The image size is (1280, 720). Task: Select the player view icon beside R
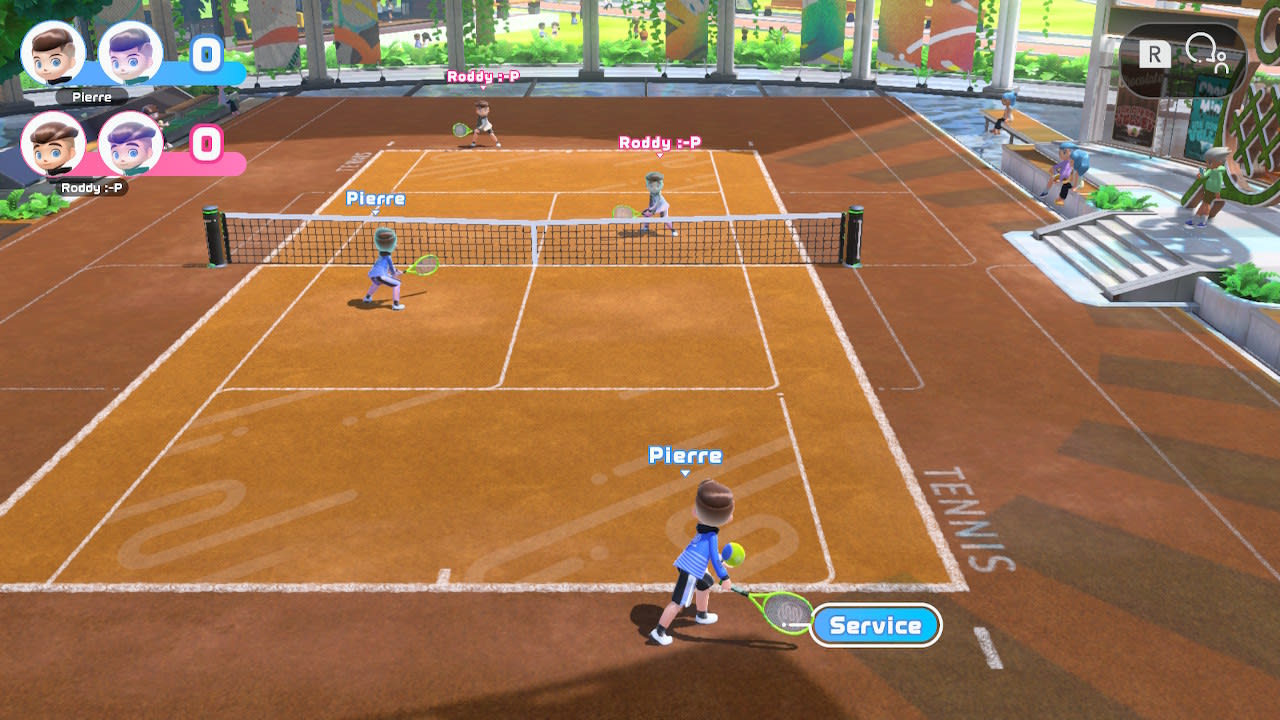(1205, 54)
